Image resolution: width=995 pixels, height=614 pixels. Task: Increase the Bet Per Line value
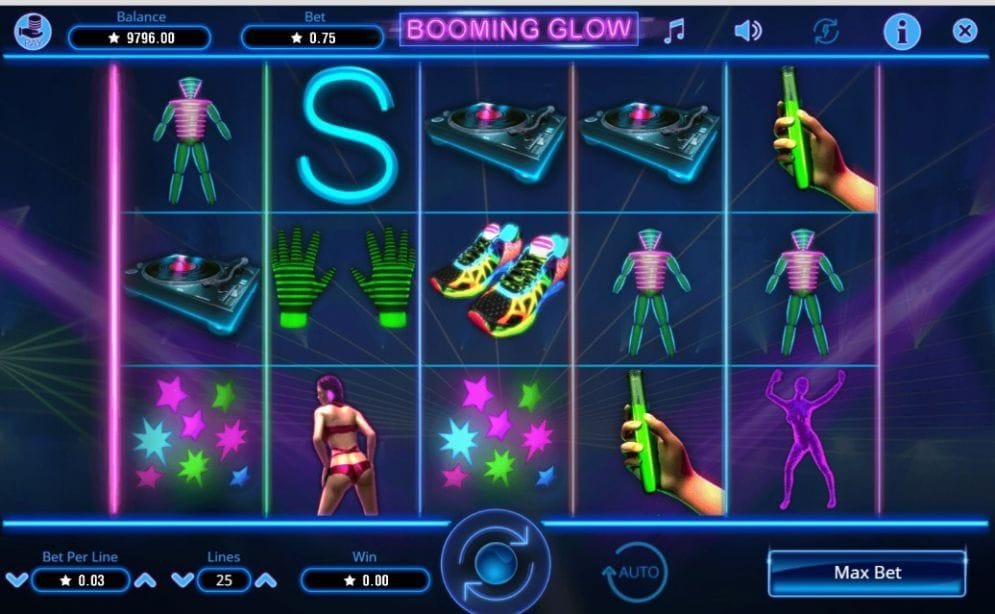(146, 579)
